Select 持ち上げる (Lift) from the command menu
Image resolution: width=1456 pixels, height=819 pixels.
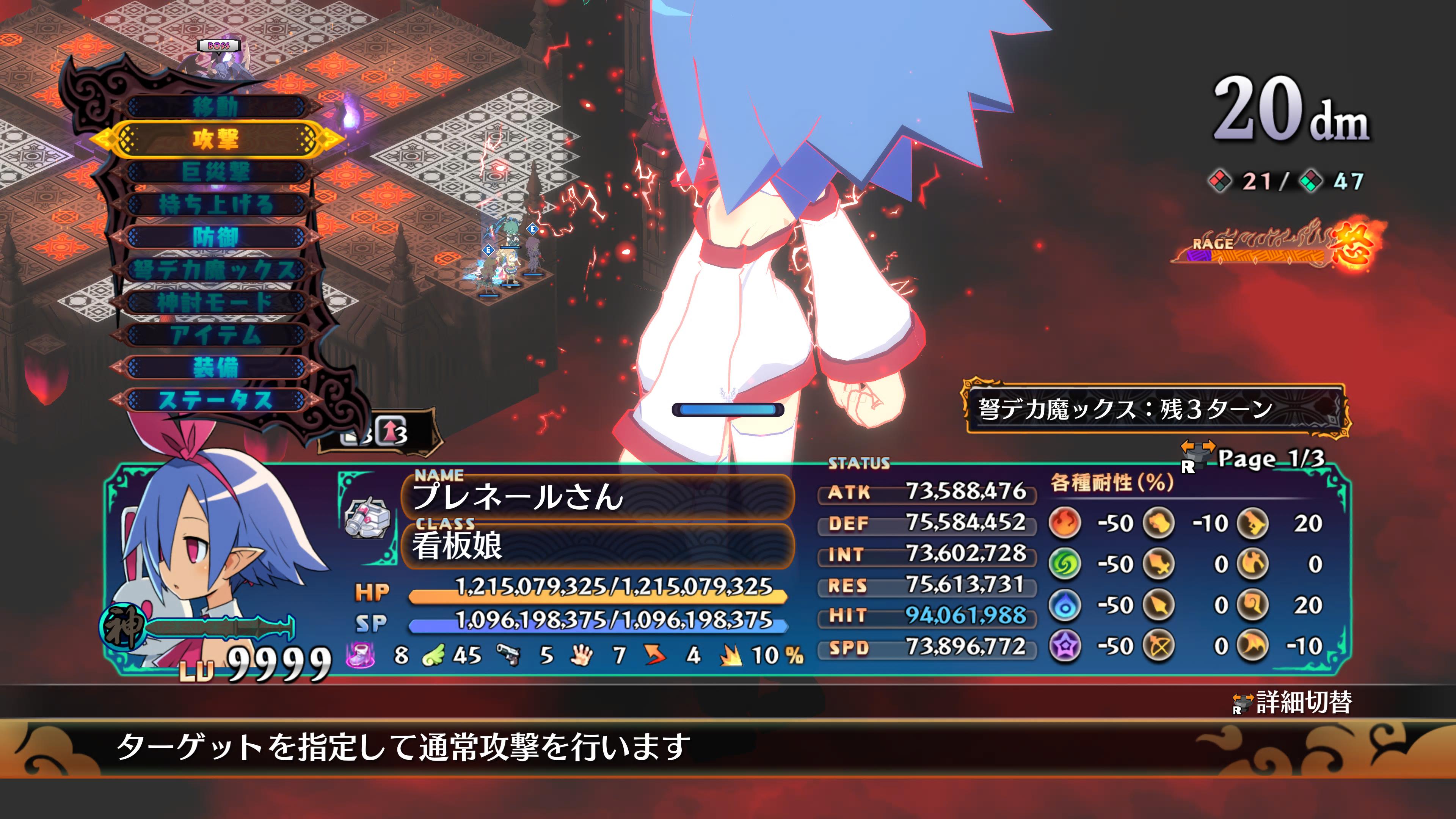[x=215, y=205]
